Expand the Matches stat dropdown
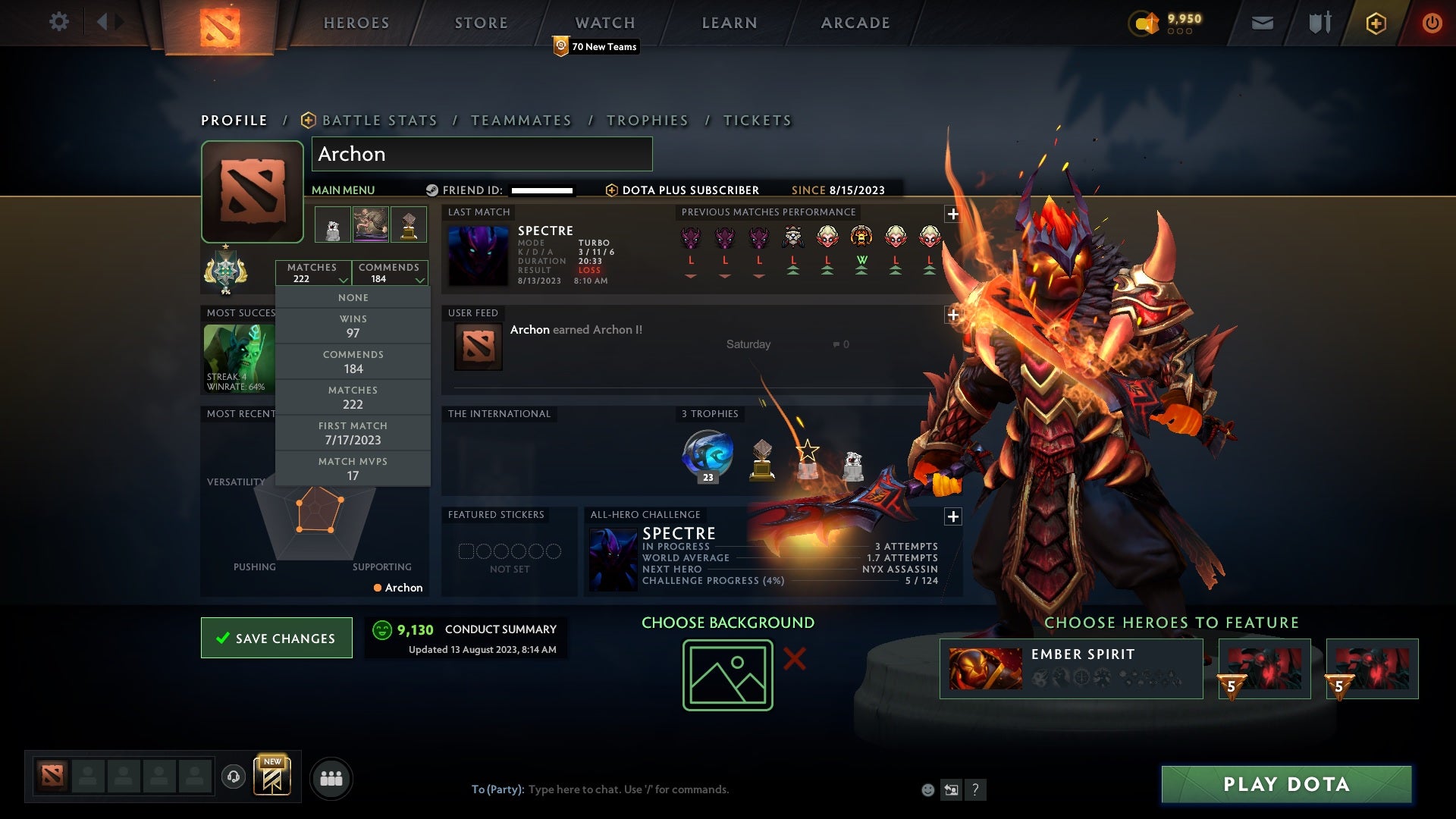 click(x=343, y=278)
